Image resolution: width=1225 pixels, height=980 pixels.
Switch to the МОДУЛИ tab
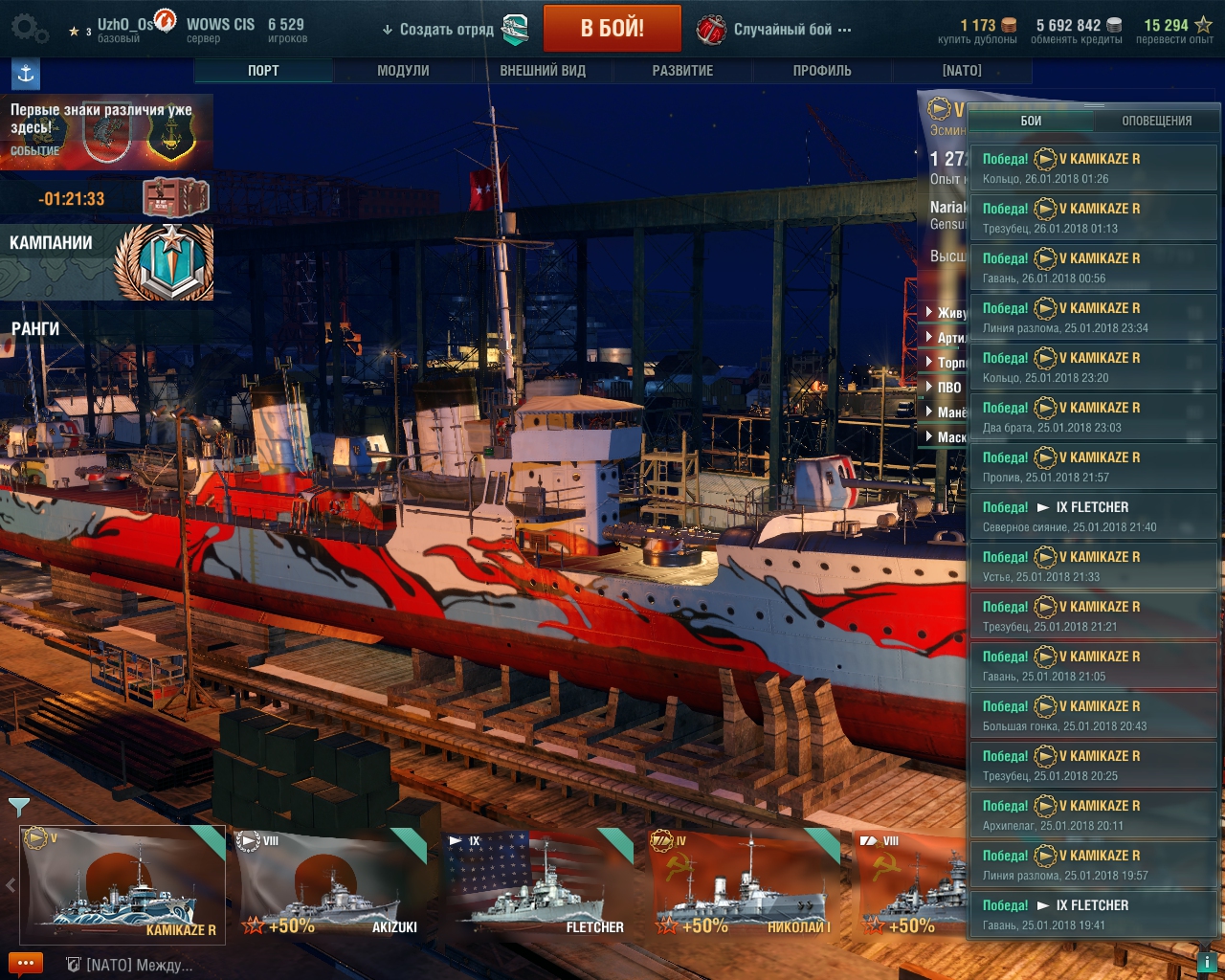(403, 71)
